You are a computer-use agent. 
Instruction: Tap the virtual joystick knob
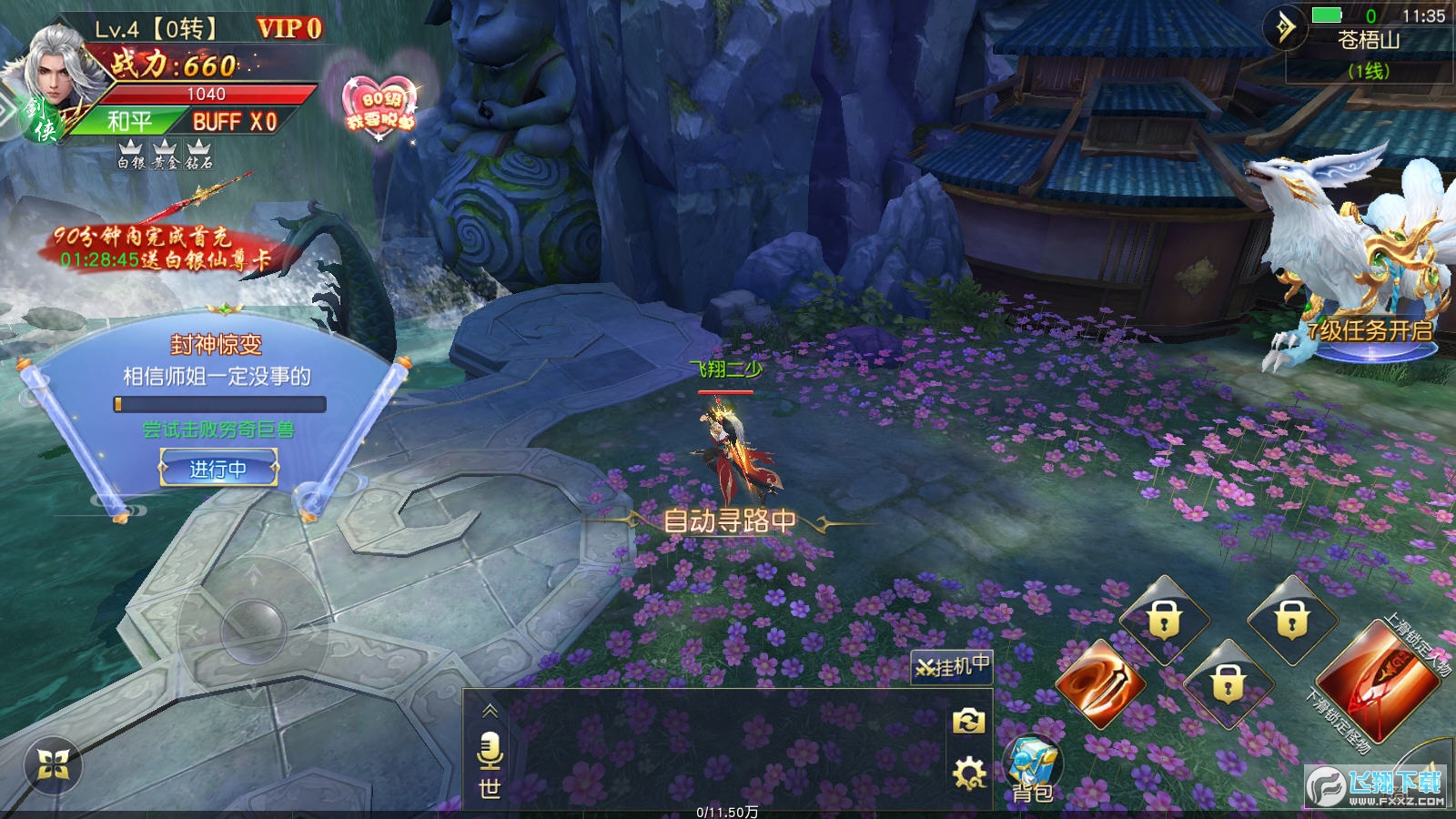coord(252,627)
